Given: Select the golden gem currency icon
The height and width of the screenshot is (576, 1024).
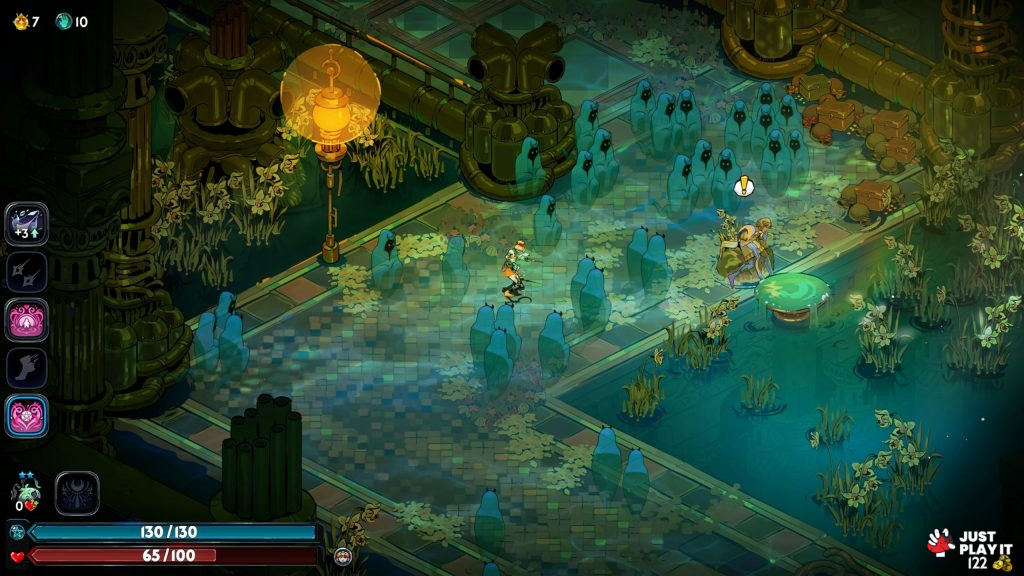Looking at the screenshot, I should (x=18, y=21).
